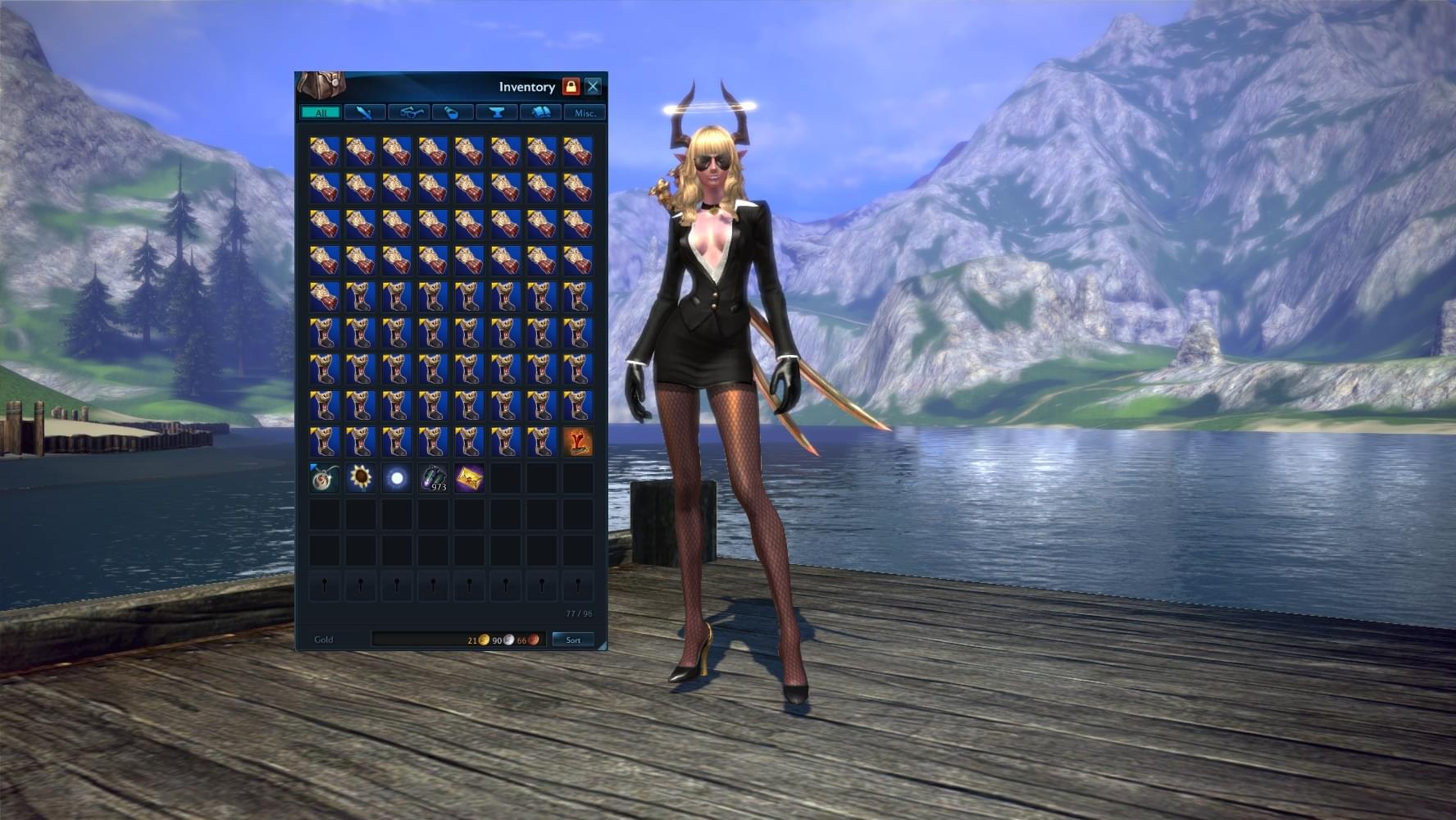Open the glasses accessories tab
This screenshot has width=1456, height=820.
pos(408,112)
